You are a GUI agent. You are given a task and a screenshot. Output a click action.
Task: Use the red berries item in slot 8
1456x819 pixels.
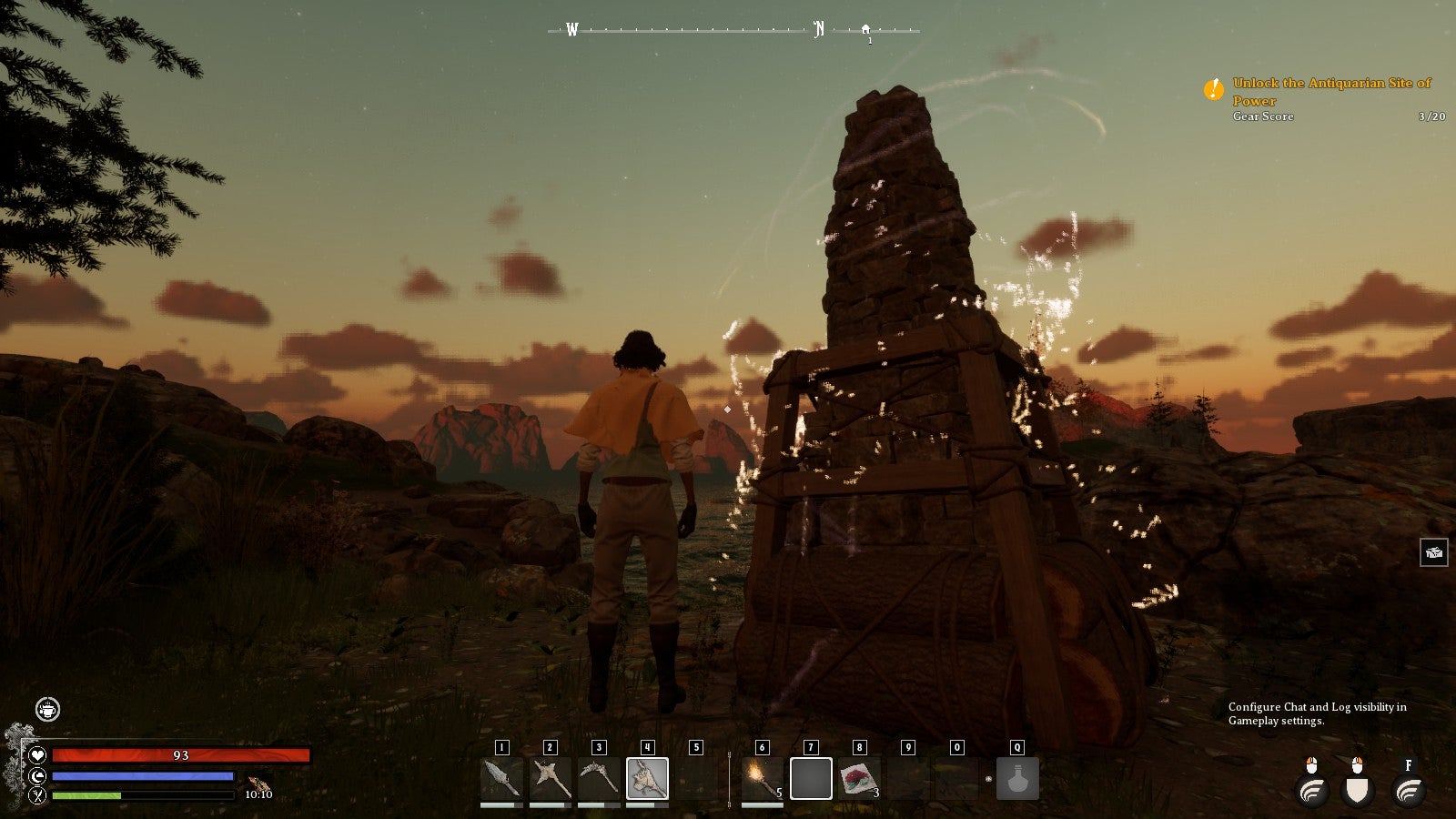[x=859, y=778]
